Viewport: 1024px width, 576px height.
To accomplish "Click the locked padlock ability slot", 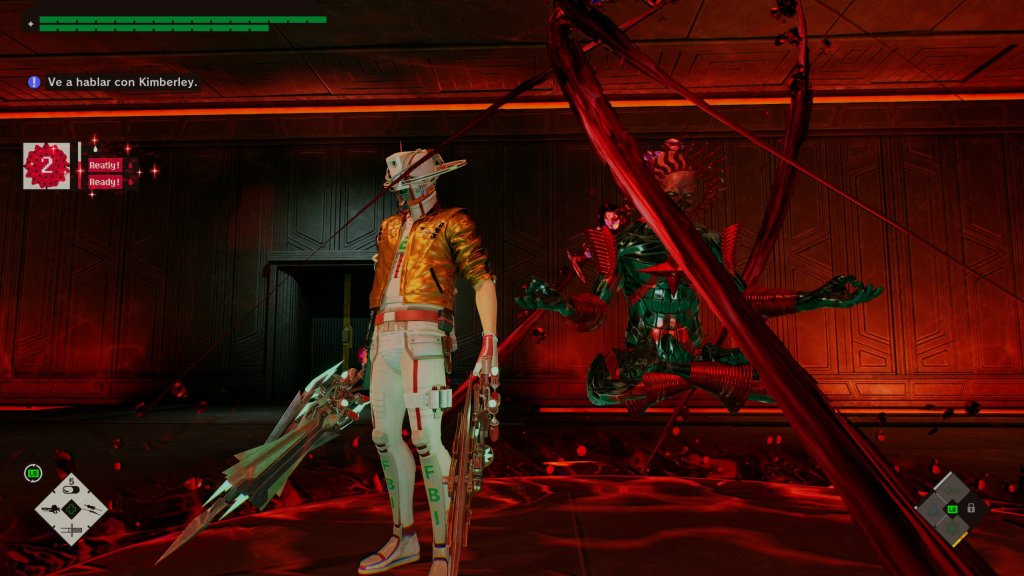I will pyautogui.click(x=970, y=508).
